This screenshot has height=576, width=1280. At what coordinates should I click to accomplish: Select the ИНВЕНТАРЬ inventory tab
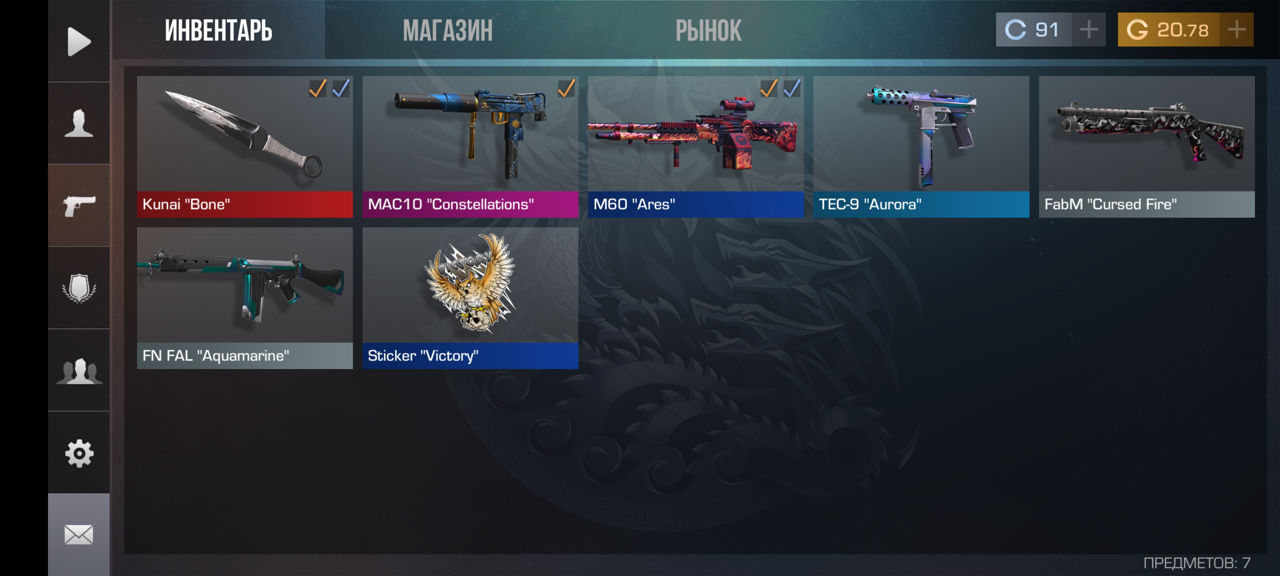tap(218, 31)
